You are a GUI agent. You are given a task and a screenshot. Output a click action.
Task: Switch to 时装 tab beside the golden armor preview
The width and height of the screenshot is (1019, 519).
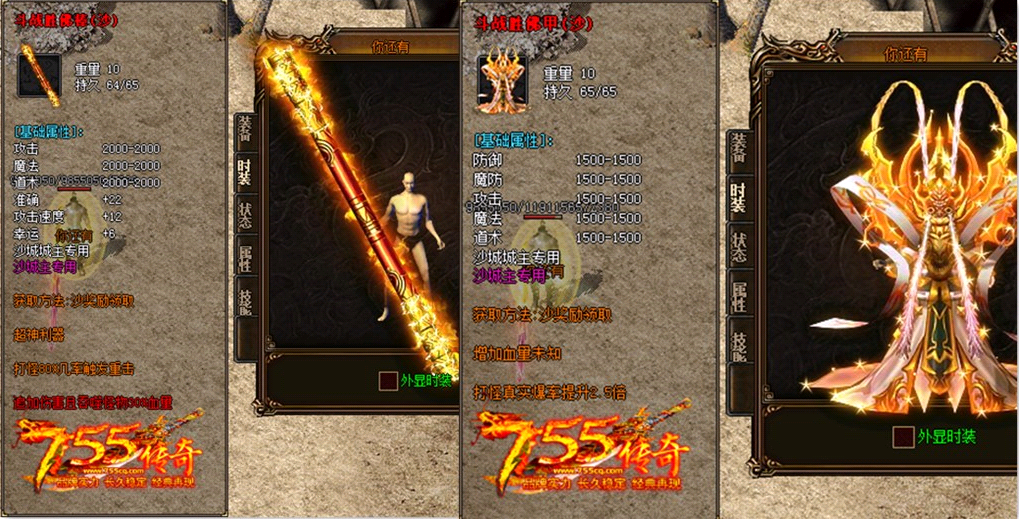738,198
